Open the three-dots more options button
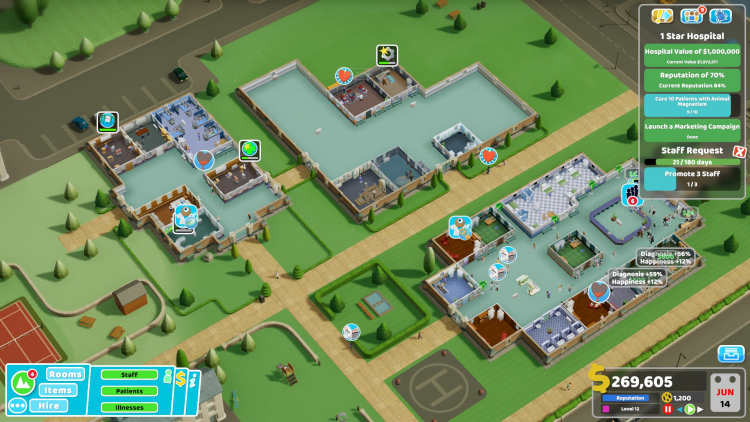The width and height of the screenshot is (750, 422). click(17, 406)
